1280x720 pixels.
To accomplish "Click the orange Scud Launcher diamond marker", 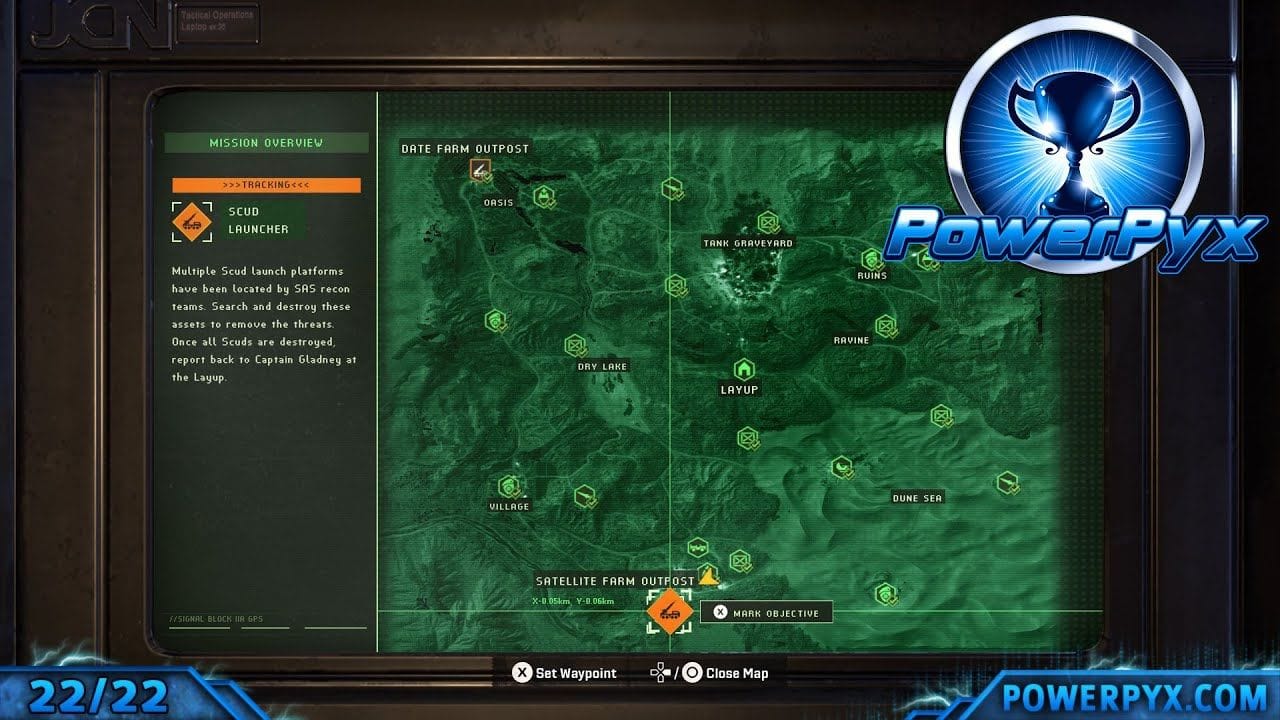I will point(670,613).
